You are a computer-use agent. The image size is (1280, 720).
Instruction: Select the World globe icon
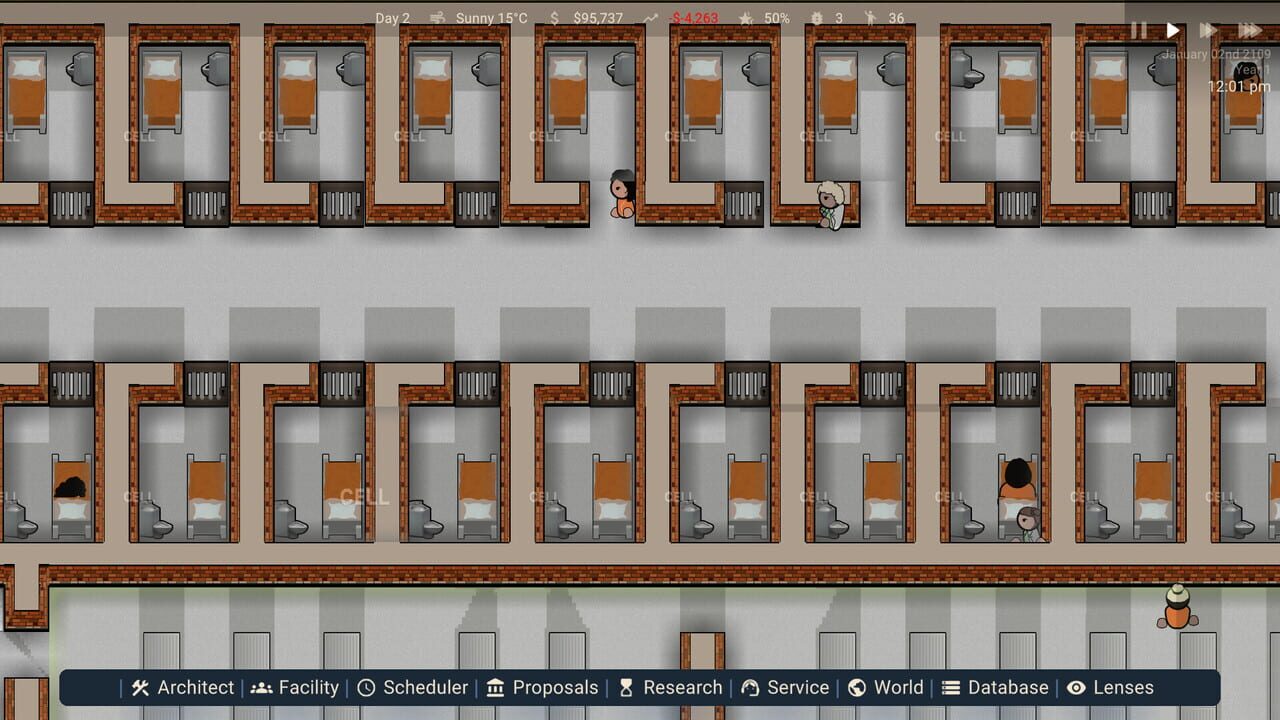click(x=857, y=687)
